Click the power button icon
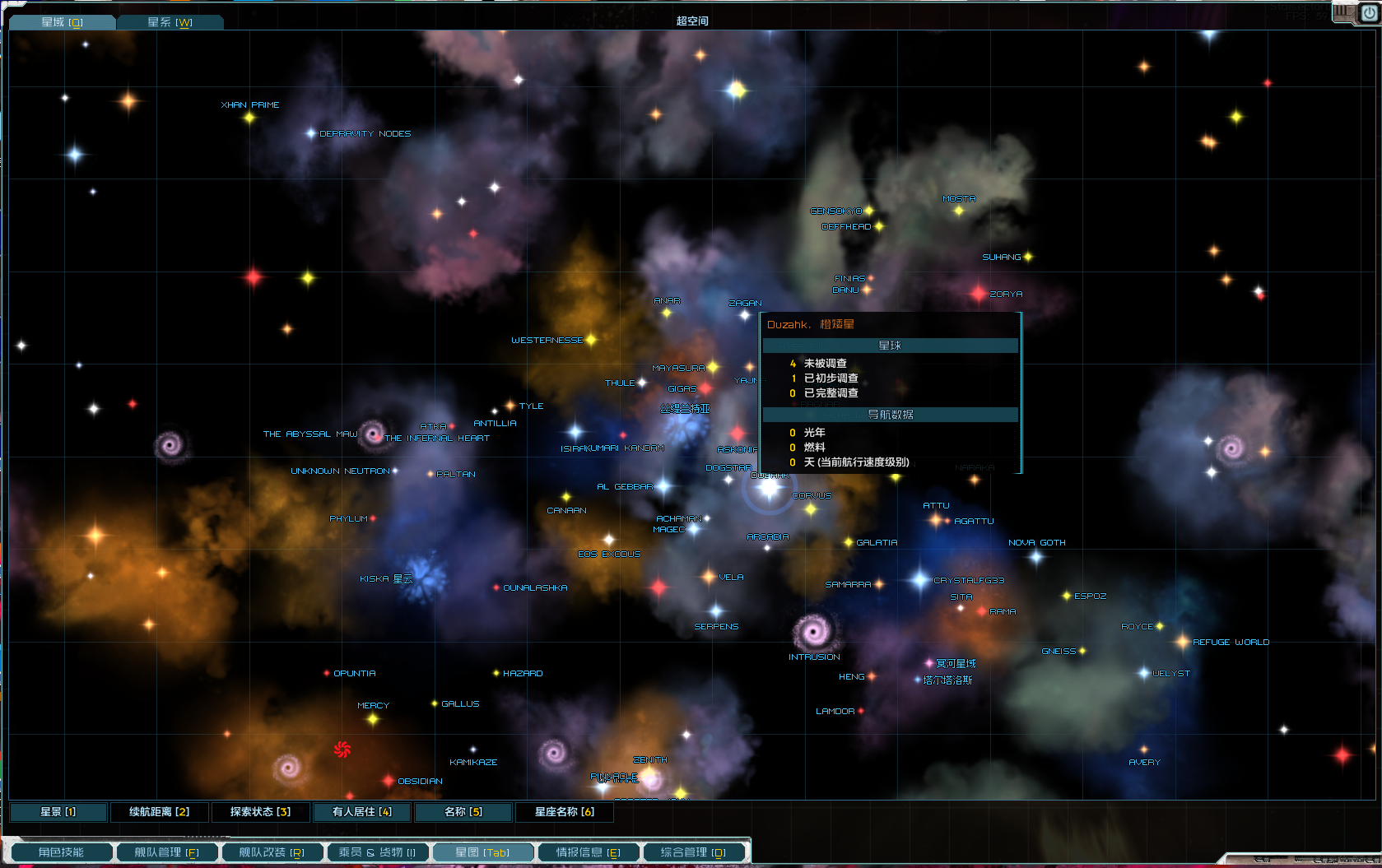This screenshot has height=868, width=1382. 1369,12
